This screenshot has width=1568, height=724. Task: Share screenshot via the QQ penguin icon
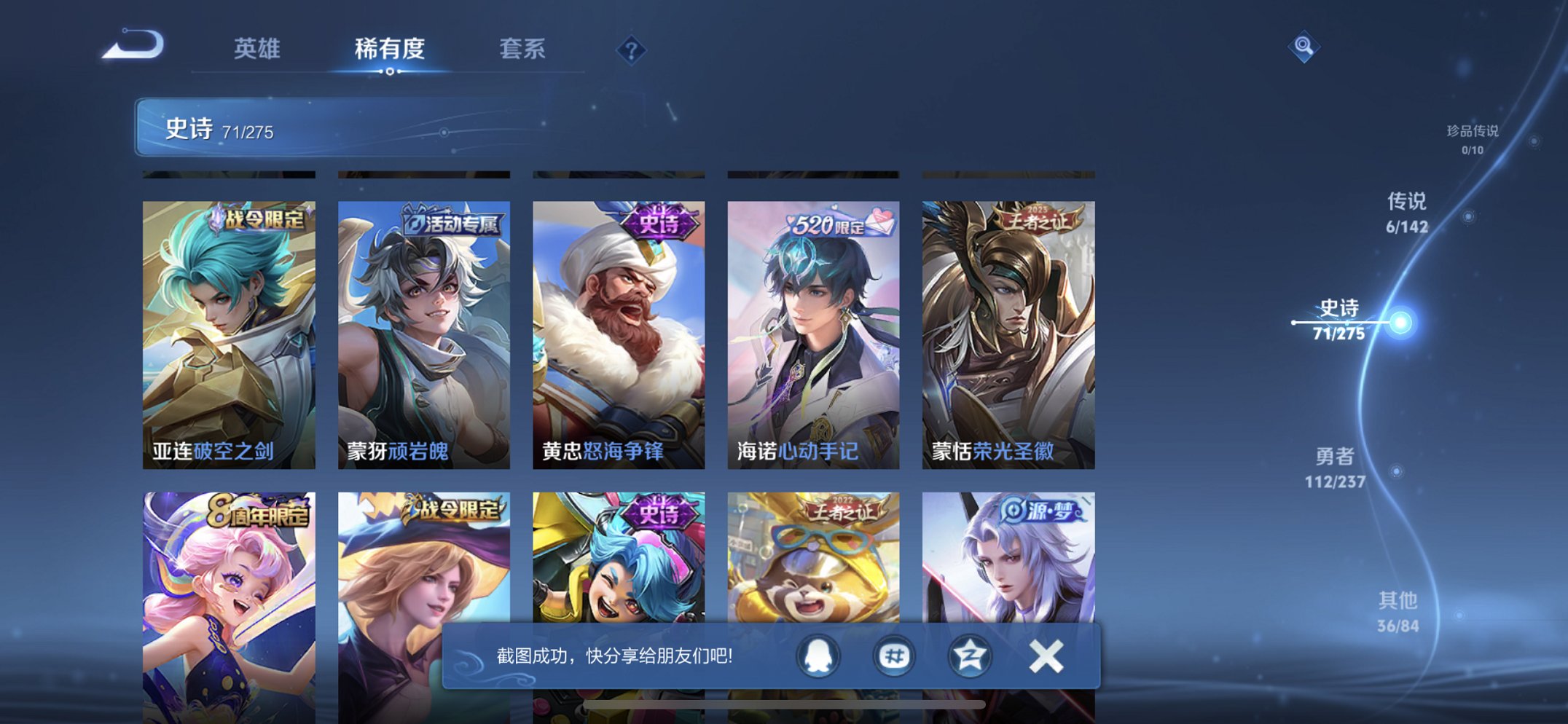pos(820,656)
